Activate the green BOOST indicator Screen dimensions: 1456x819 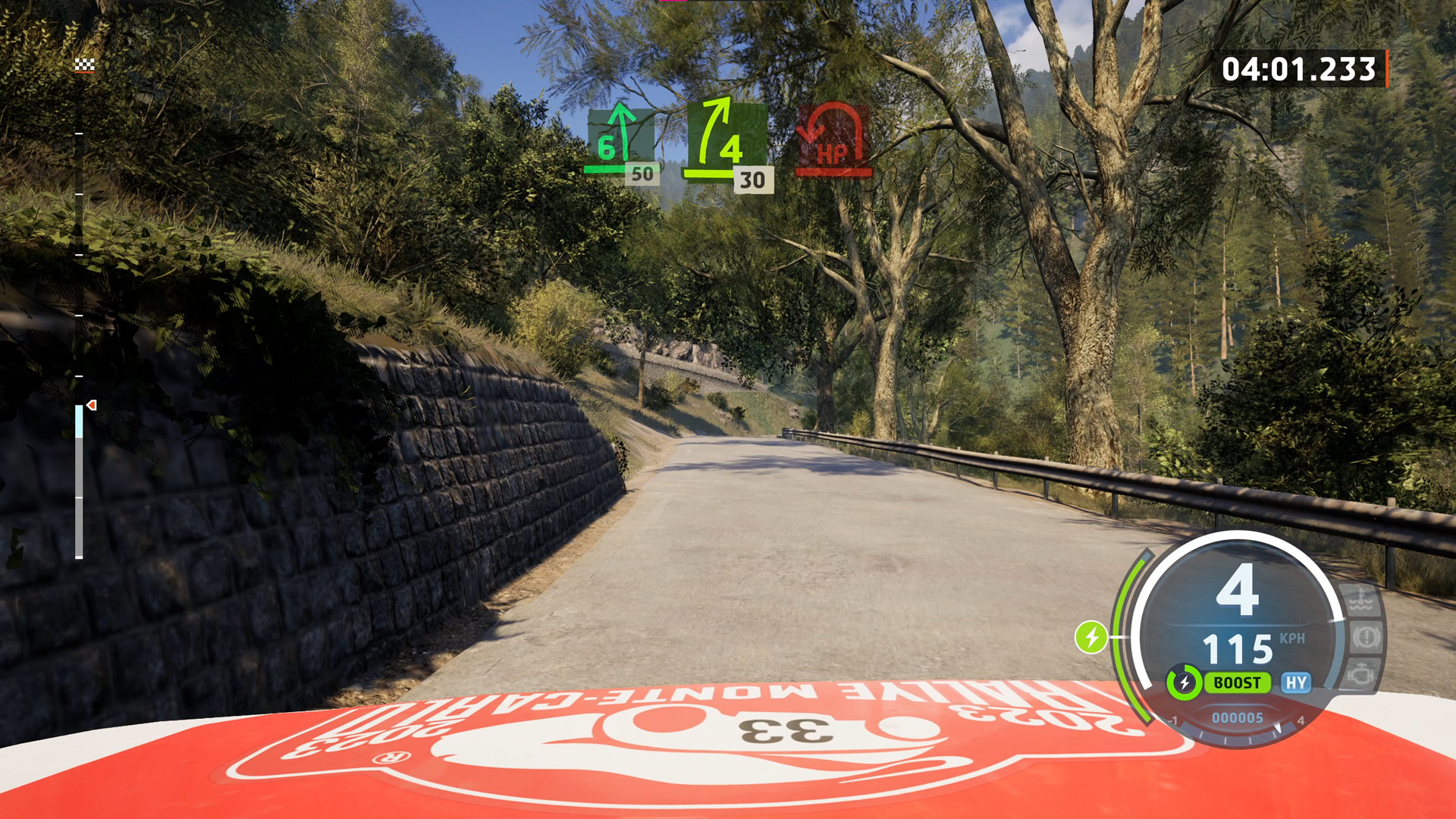[1237, 682]
